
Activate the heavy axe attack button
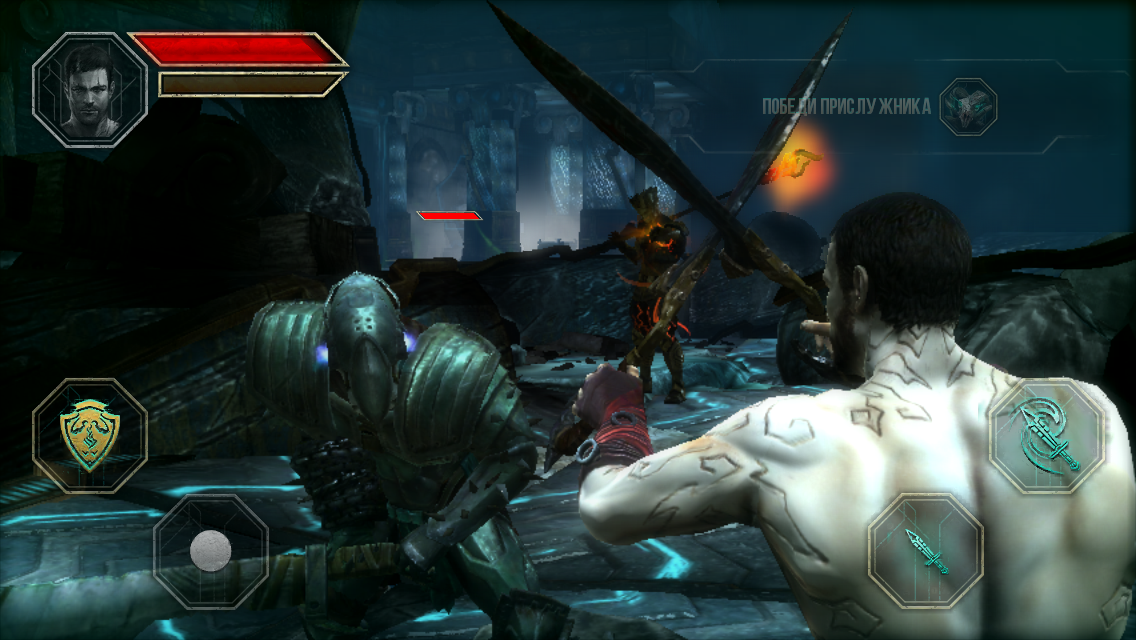tap(1046, 437)
